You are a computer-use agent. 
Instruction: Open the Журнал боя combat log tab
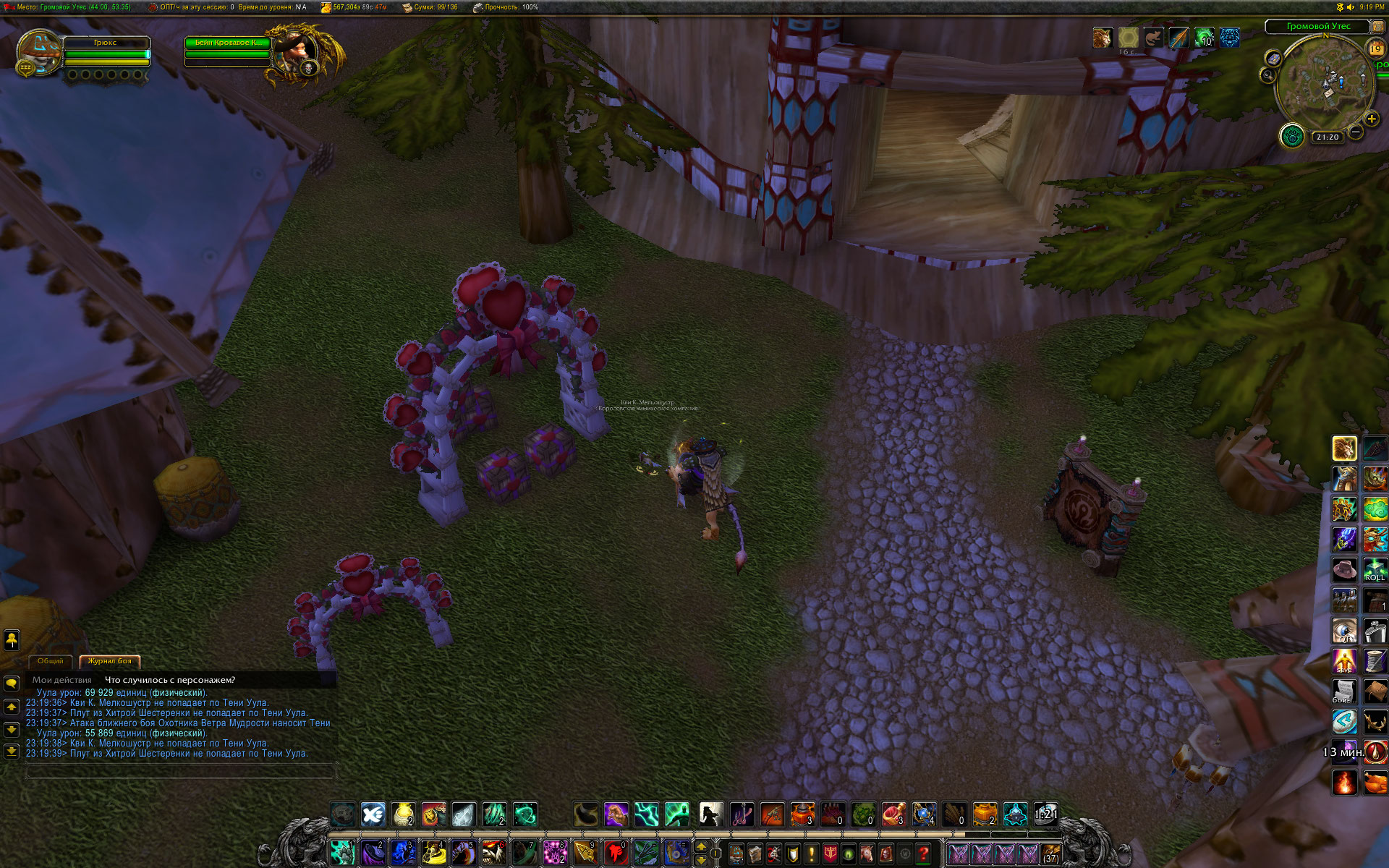coord(109,661)
